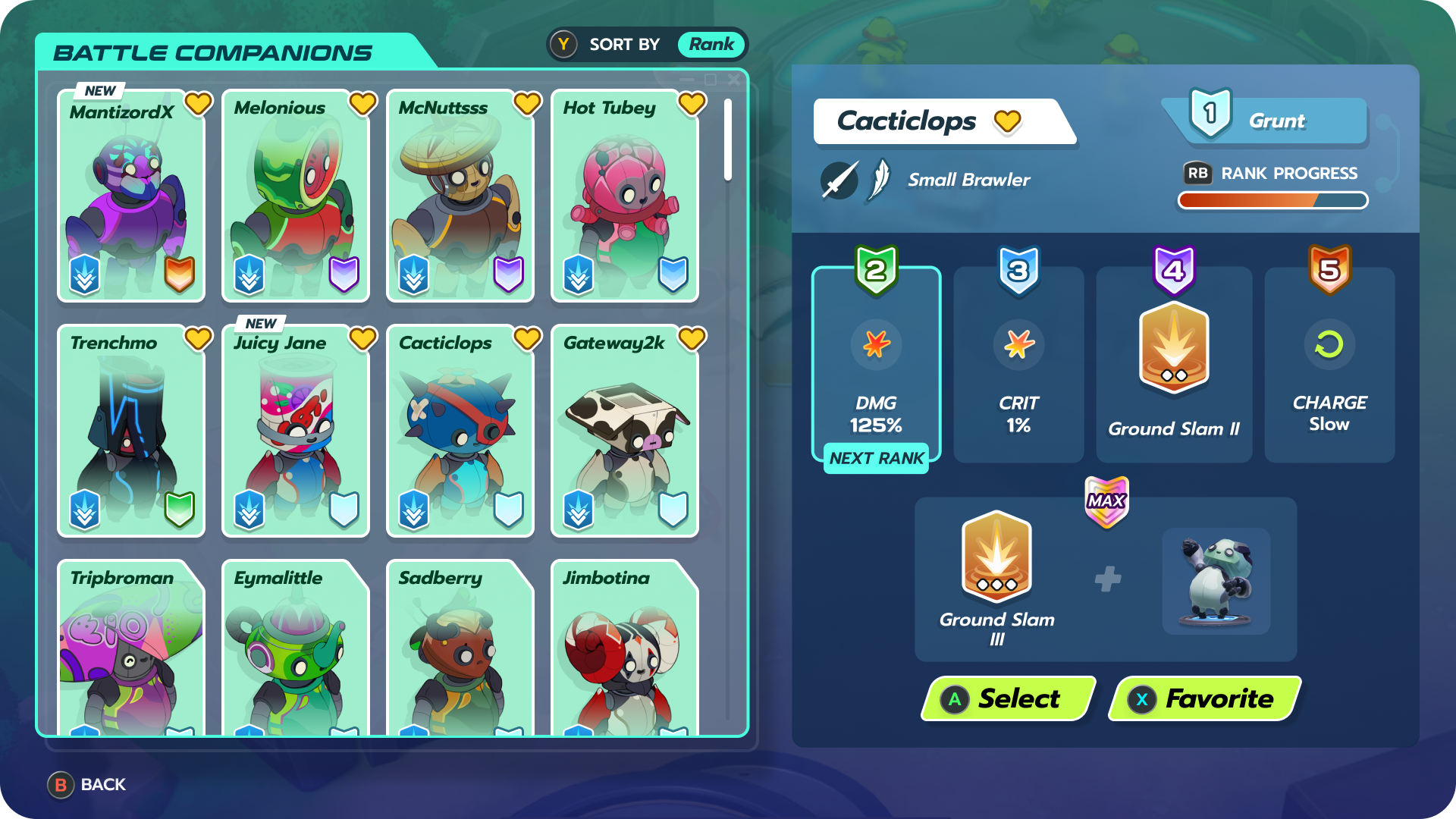The height and width of the screenshot is (819, 1456).
Task: Pick the McNuttsss companion card
Action: 460,197
